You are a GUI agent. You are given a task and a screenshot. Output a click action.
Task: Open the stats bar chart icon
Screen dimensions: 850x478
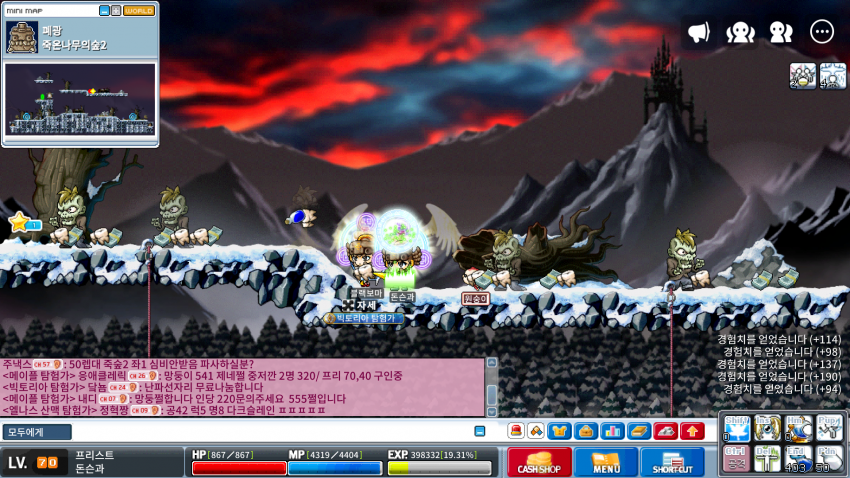coord(612,431)
